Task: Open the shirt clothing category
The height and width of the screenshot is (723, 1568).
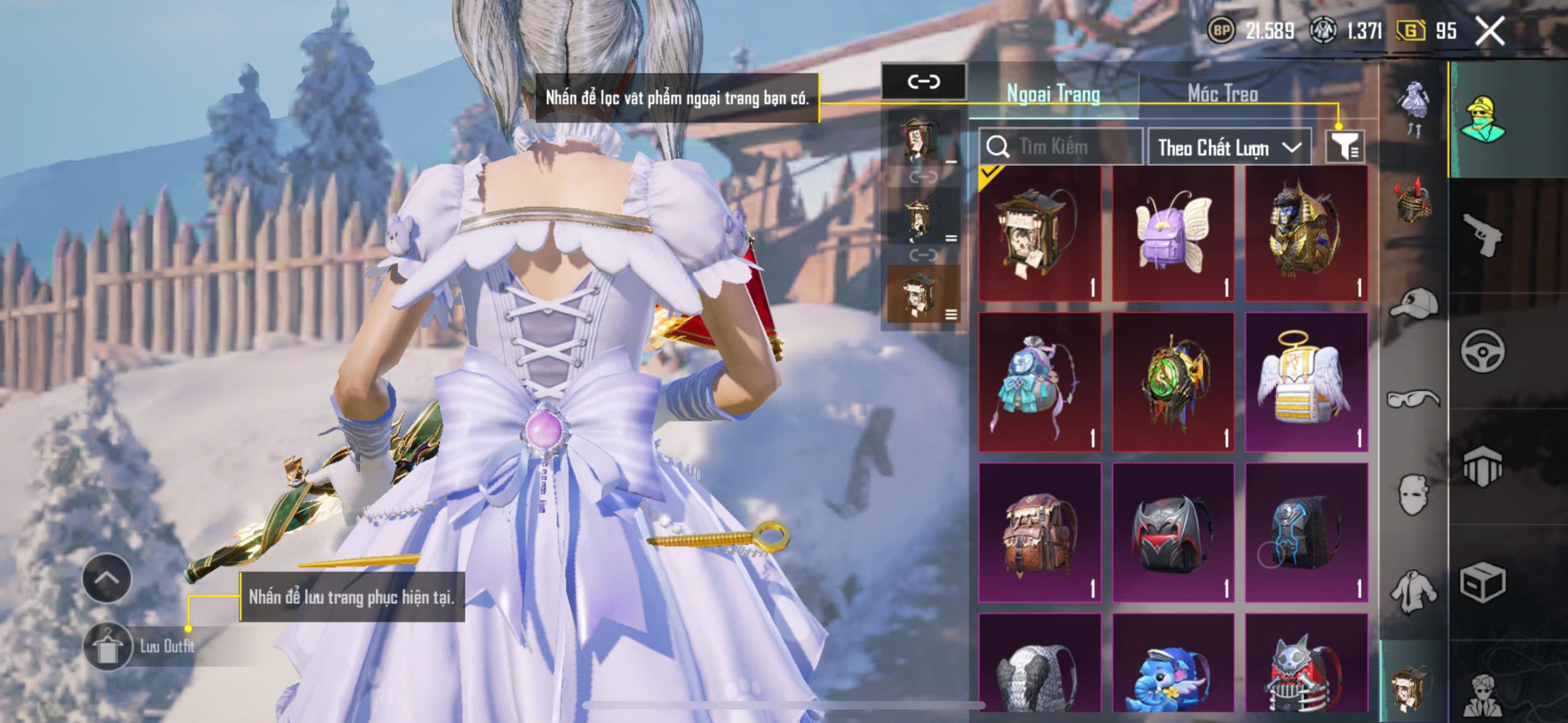Action: pos(1414,591)
